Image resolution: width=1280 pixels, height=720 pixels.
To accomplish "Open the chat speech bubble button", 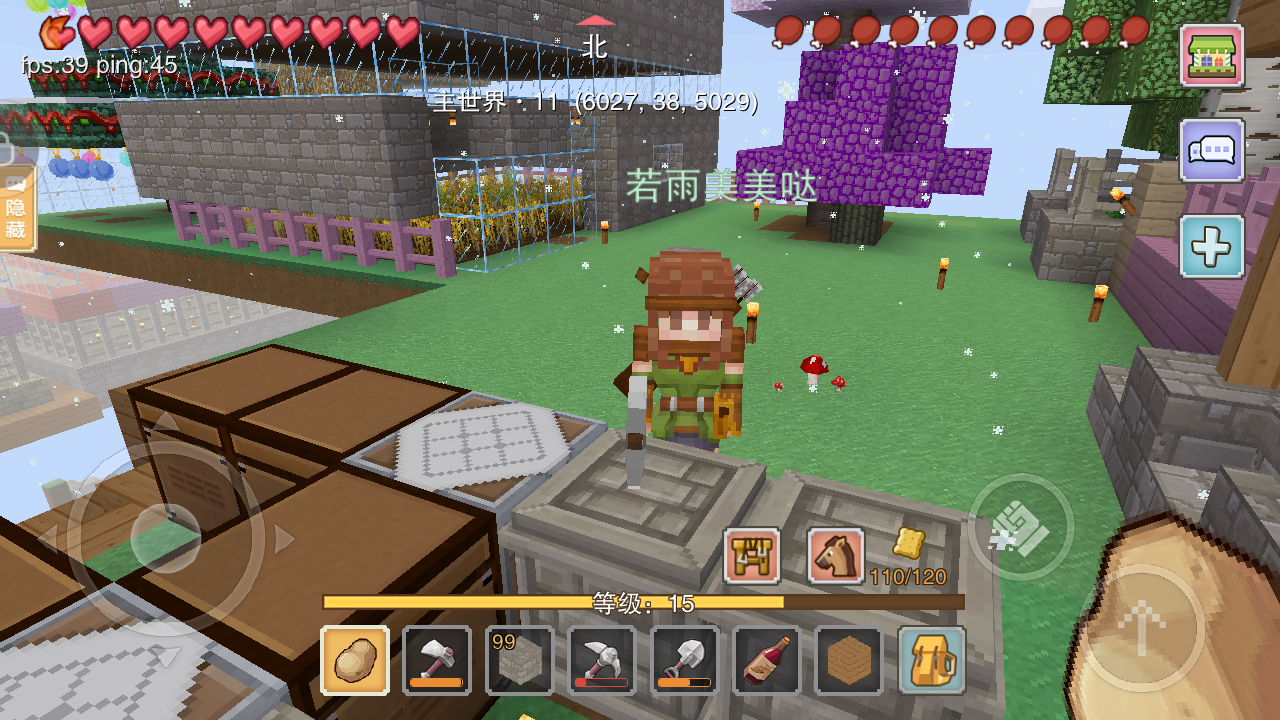I will coord(1212,151).
